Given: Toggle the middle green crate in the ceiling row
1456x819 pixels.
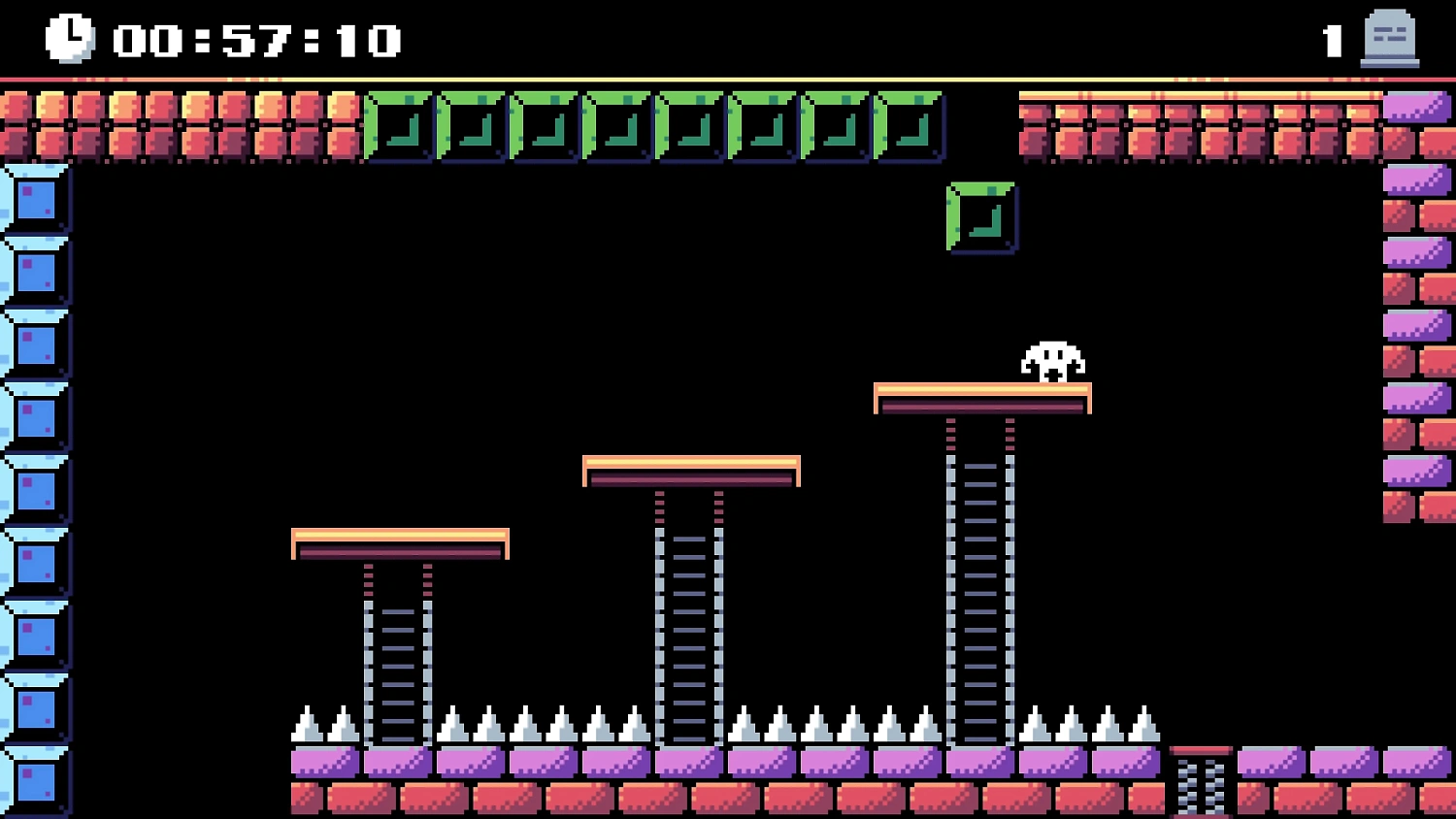Looking at the screenshot, I should [x=690, y=126].
